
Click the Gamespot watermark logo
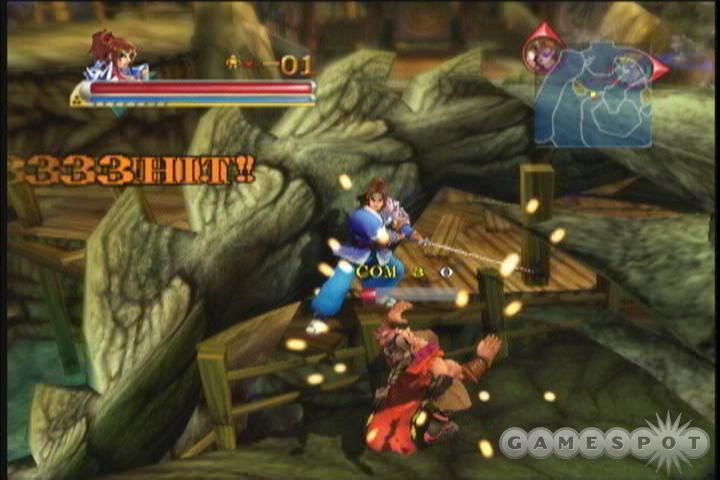click(604, 441)
